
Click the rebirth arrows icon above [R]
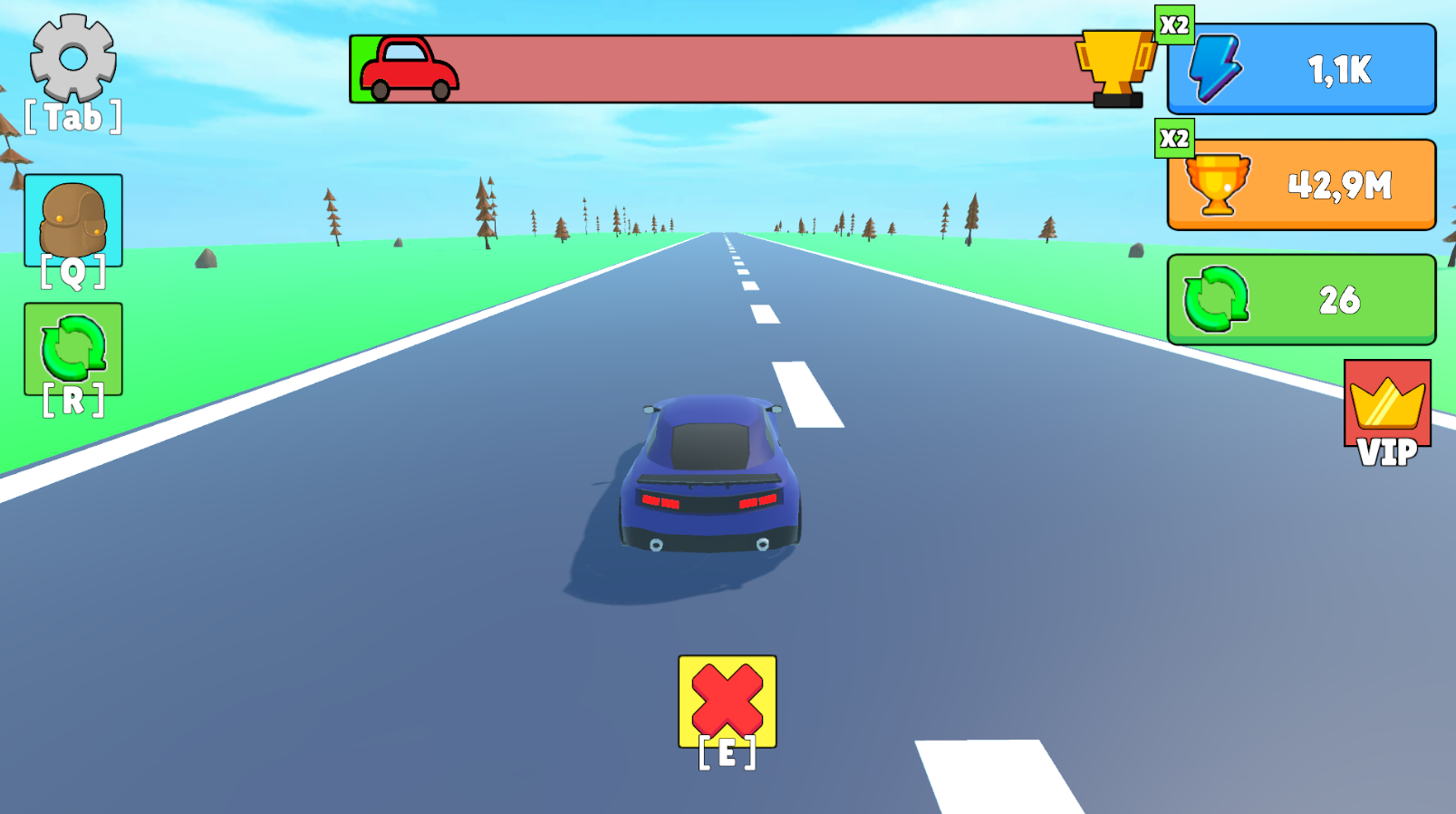72,347
